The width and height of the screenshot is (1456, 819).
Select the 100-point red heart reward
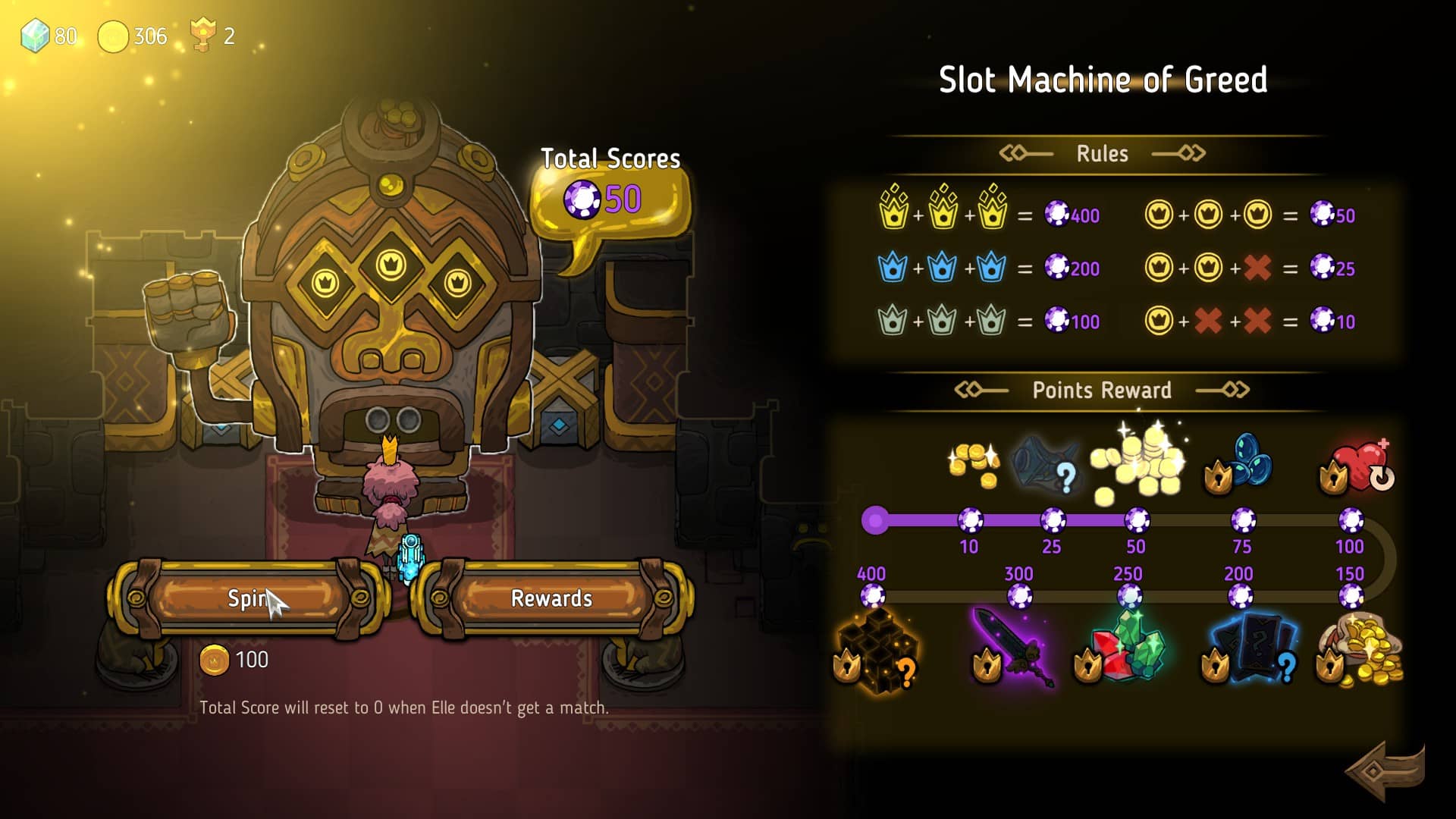1359,466
